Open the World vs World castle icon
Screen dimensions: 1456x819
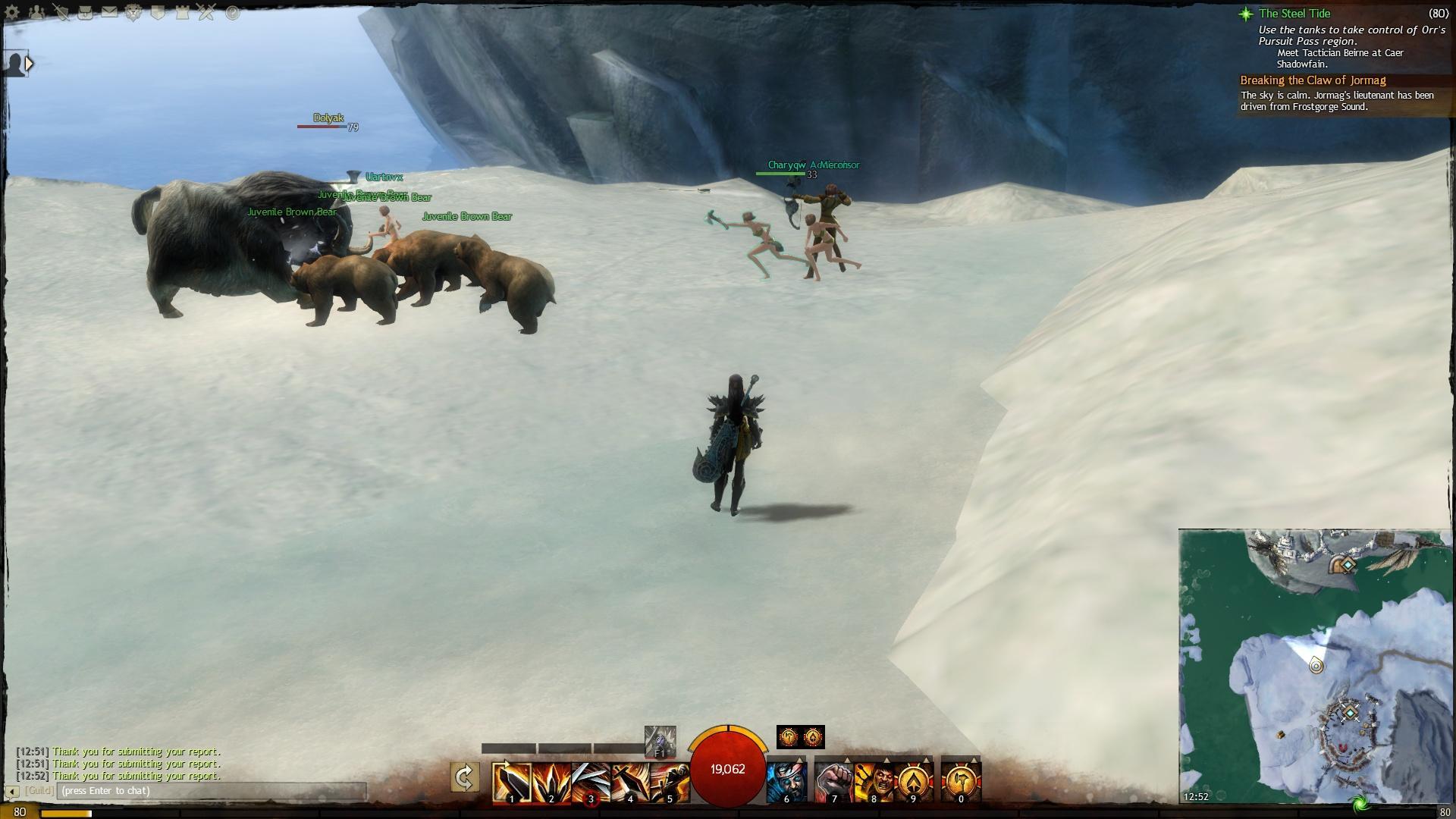pyautogui.click(x=182, y=12)
